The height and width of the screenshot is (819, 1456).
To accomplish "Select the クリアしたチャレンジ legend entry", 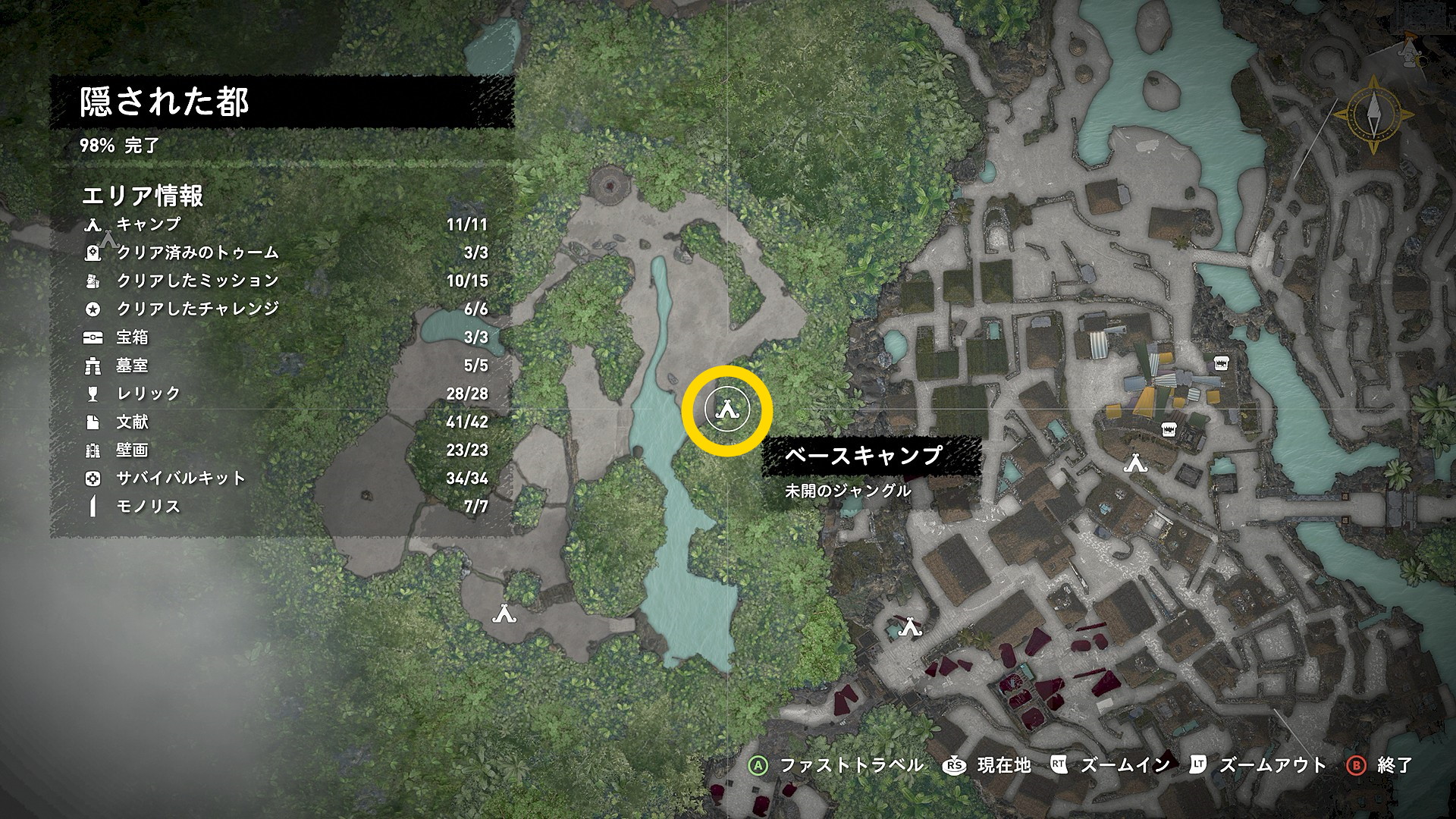I will 284,309.
